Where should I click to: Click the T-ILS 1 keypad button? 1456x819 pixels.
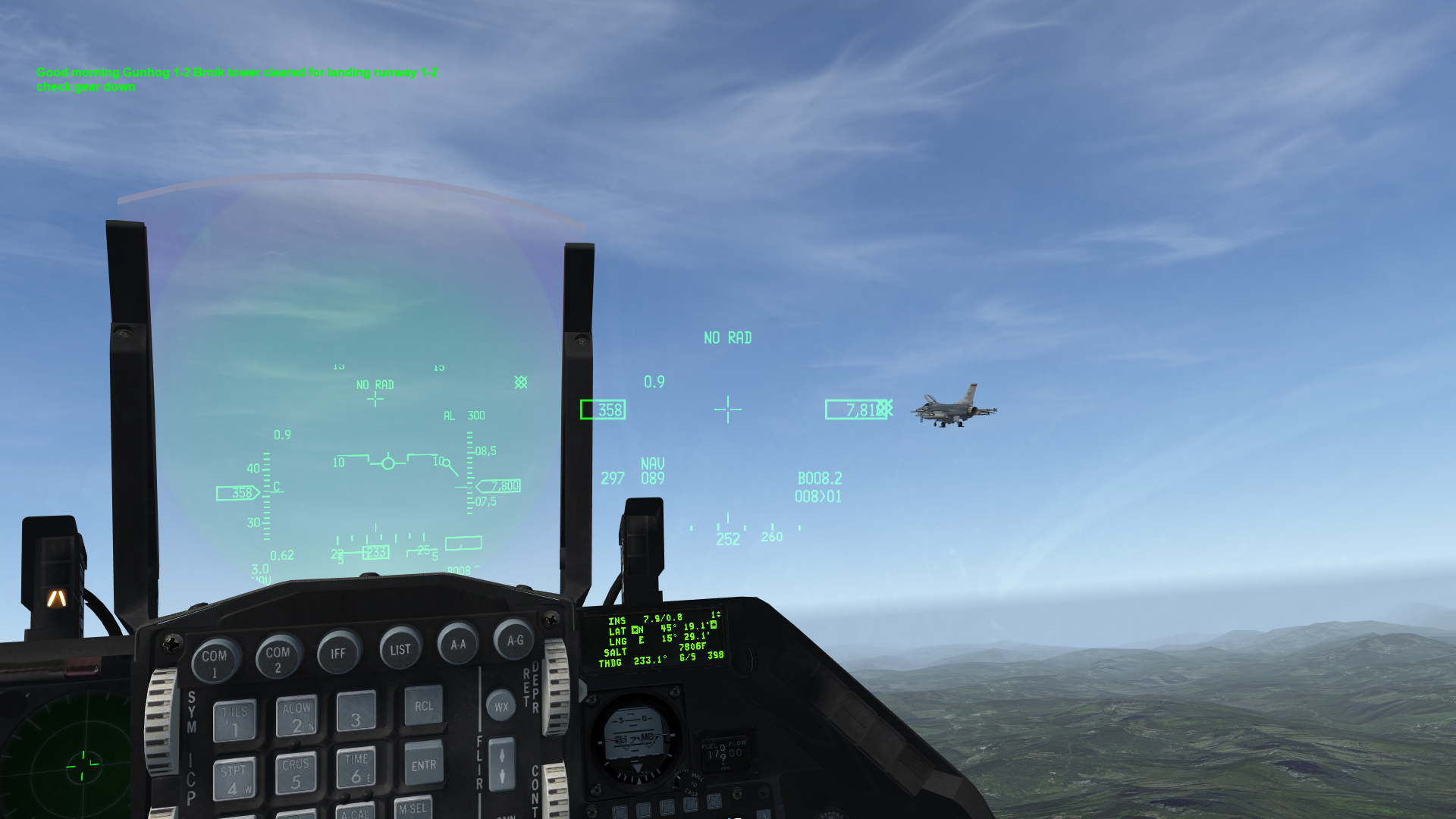pos(235,721)
